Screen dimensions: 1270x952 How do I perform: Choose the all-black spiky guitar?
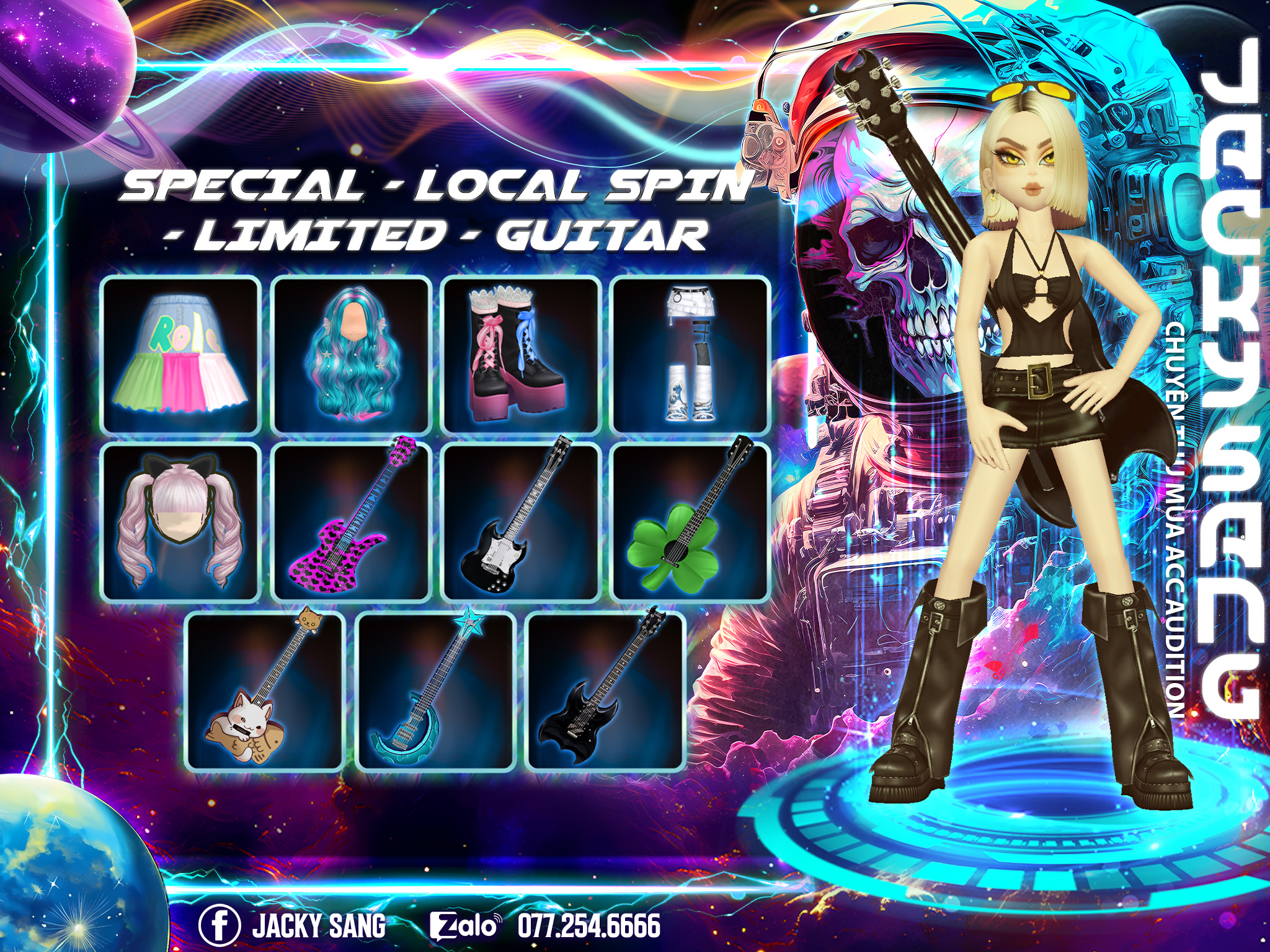(606, 691)
